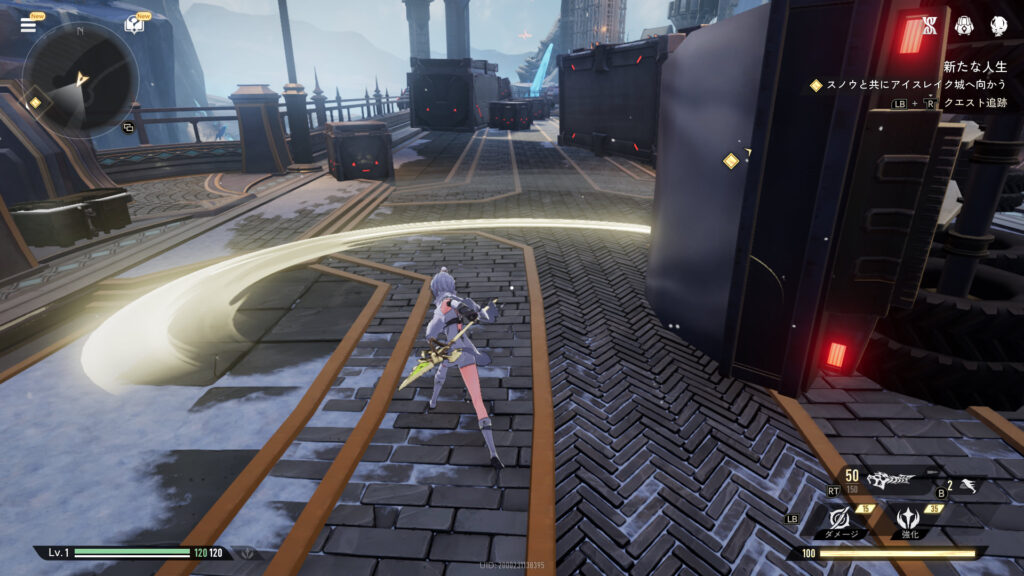The image size is (1024, 576).
Task: Open the guidebook icon marked New
Action: pyautogui.click(x=134, y=25)
